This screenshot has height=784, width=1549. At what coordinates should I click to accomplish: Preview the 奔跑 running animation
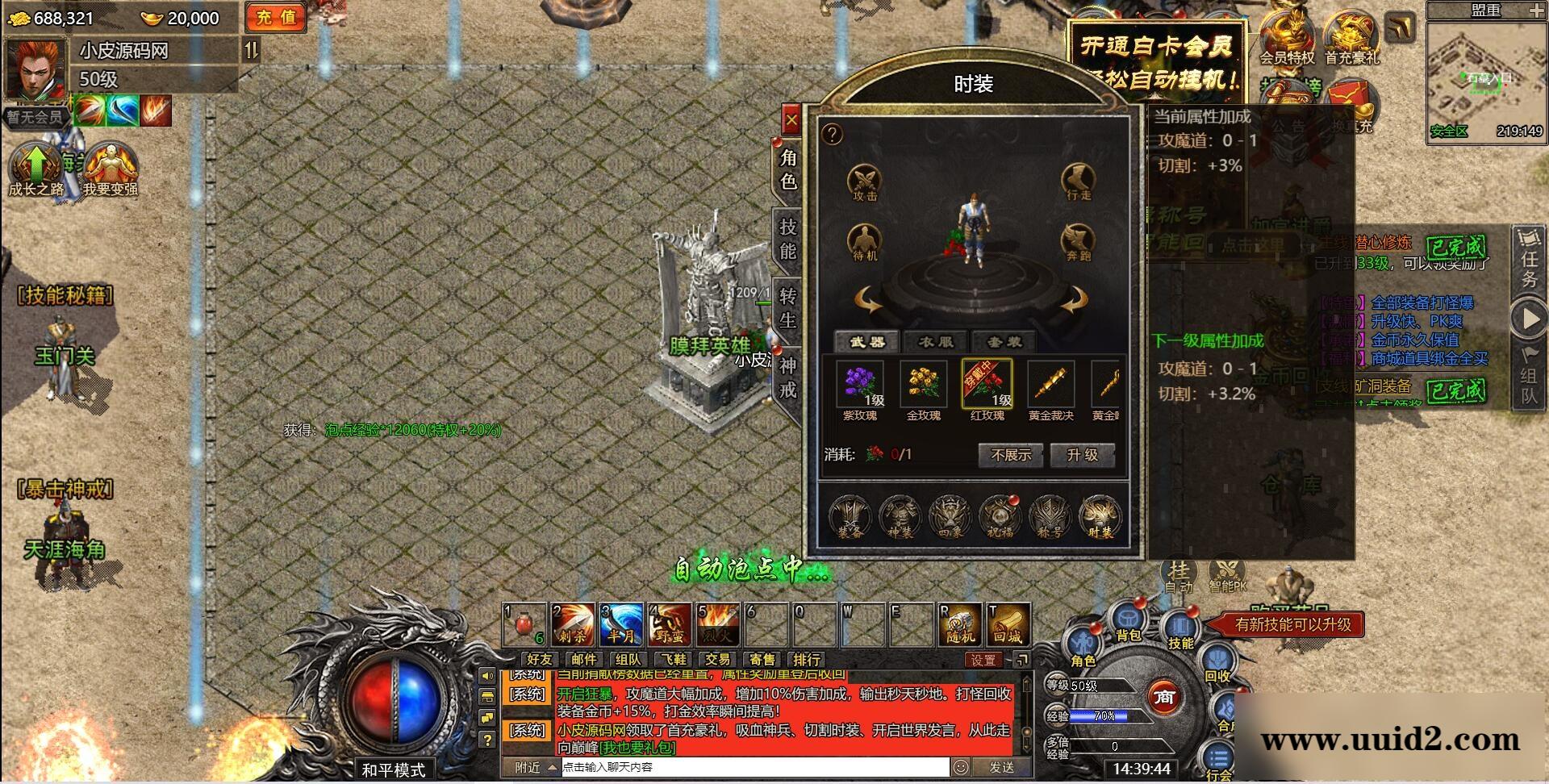(x=1078, y=242)
